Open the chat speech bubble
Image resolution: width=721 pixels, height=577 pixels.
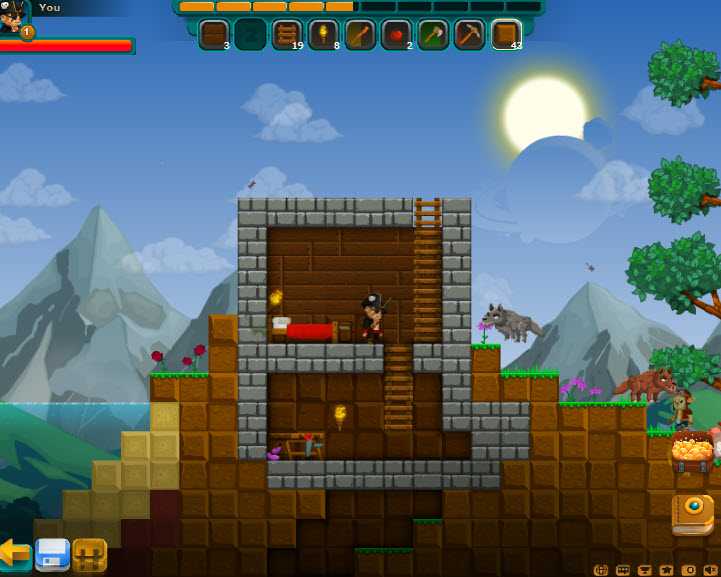(x=623, y=569)
